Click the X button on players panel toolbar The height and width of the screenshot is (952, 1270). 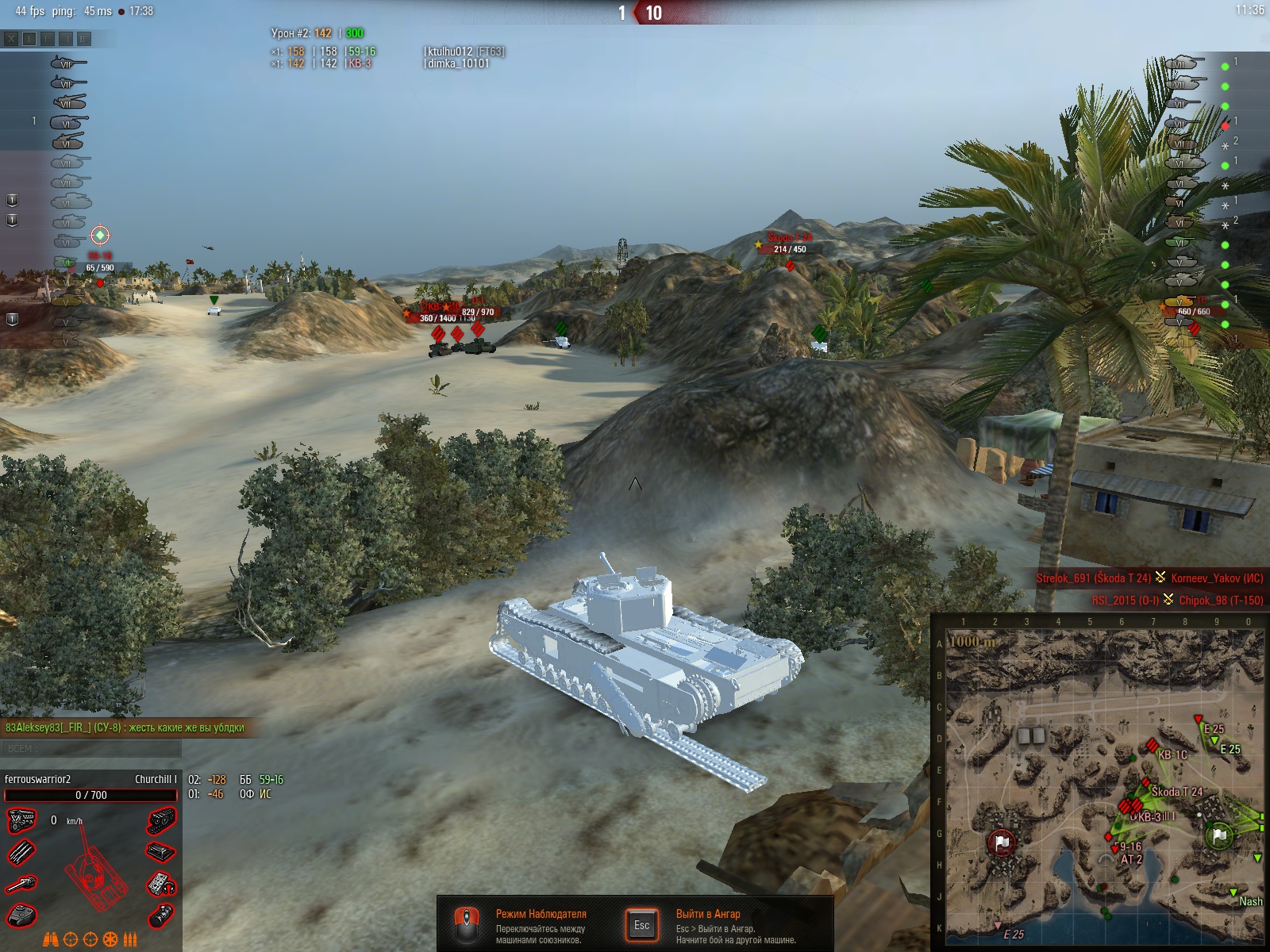click(x=11, y=38)
